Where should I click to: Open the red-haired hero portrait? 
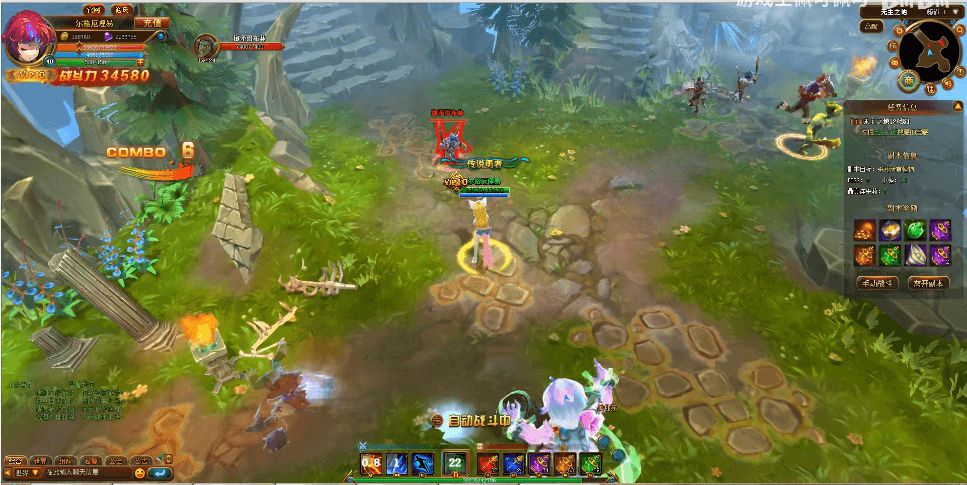tap(22, 40)
